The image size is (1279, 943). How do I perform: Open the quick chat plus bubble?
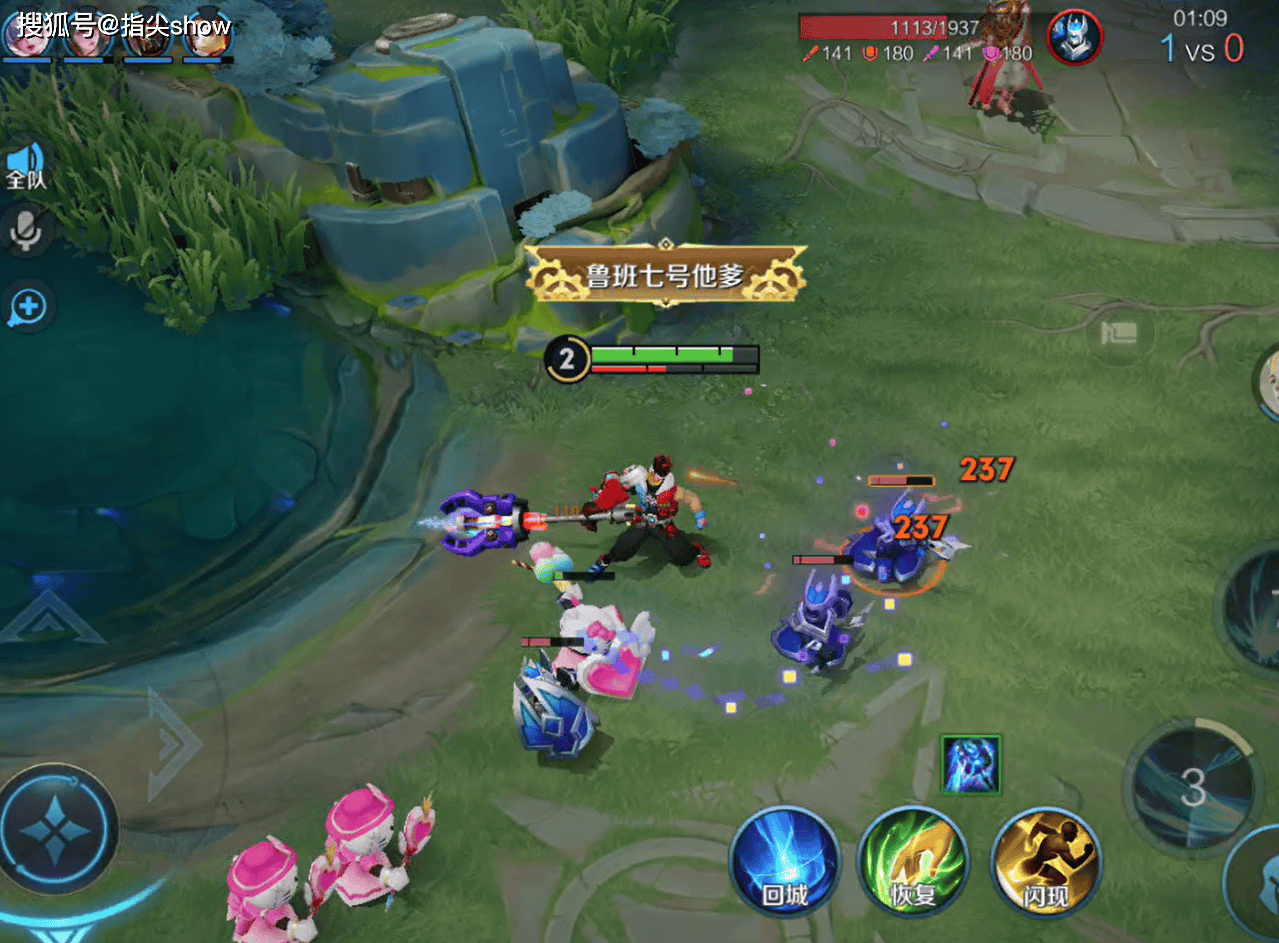(27, 306)
